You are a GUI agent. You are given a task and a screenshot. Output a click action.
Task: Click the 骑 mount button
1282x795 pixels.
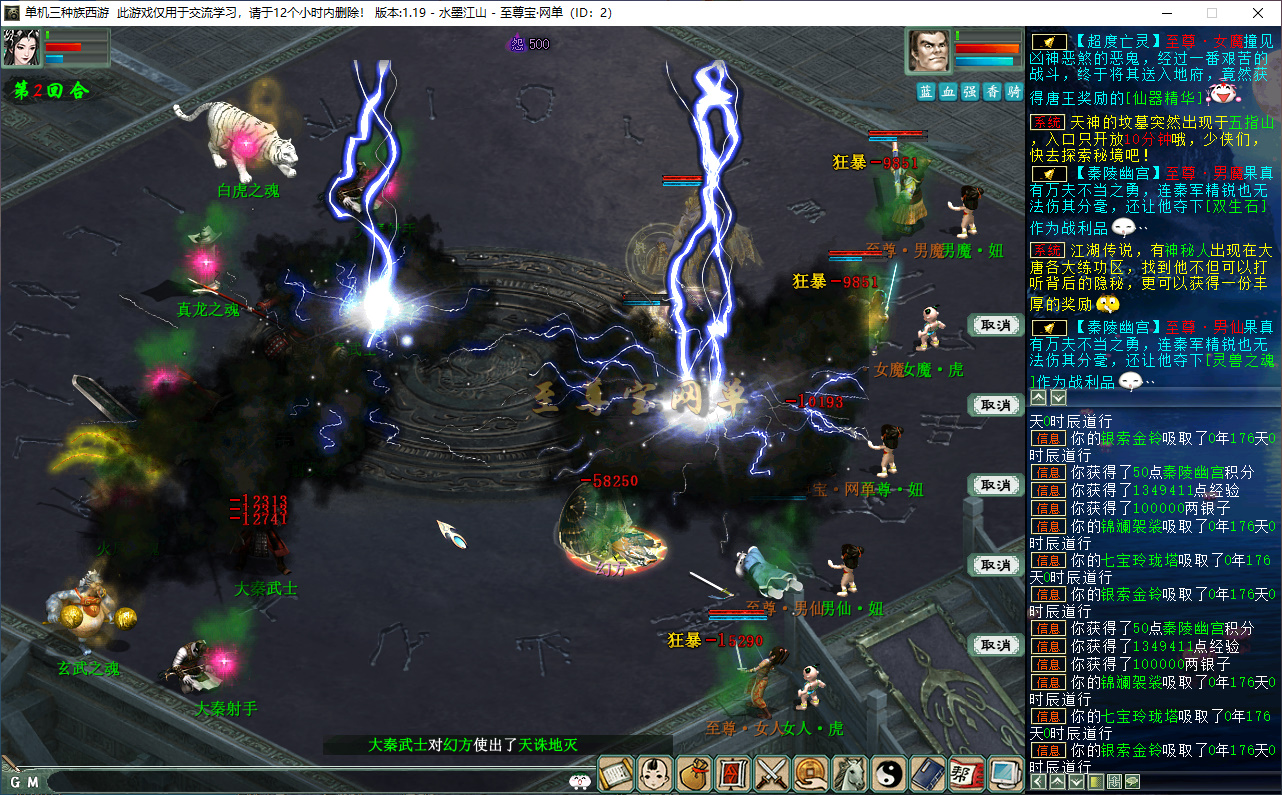coord(1014,91)
